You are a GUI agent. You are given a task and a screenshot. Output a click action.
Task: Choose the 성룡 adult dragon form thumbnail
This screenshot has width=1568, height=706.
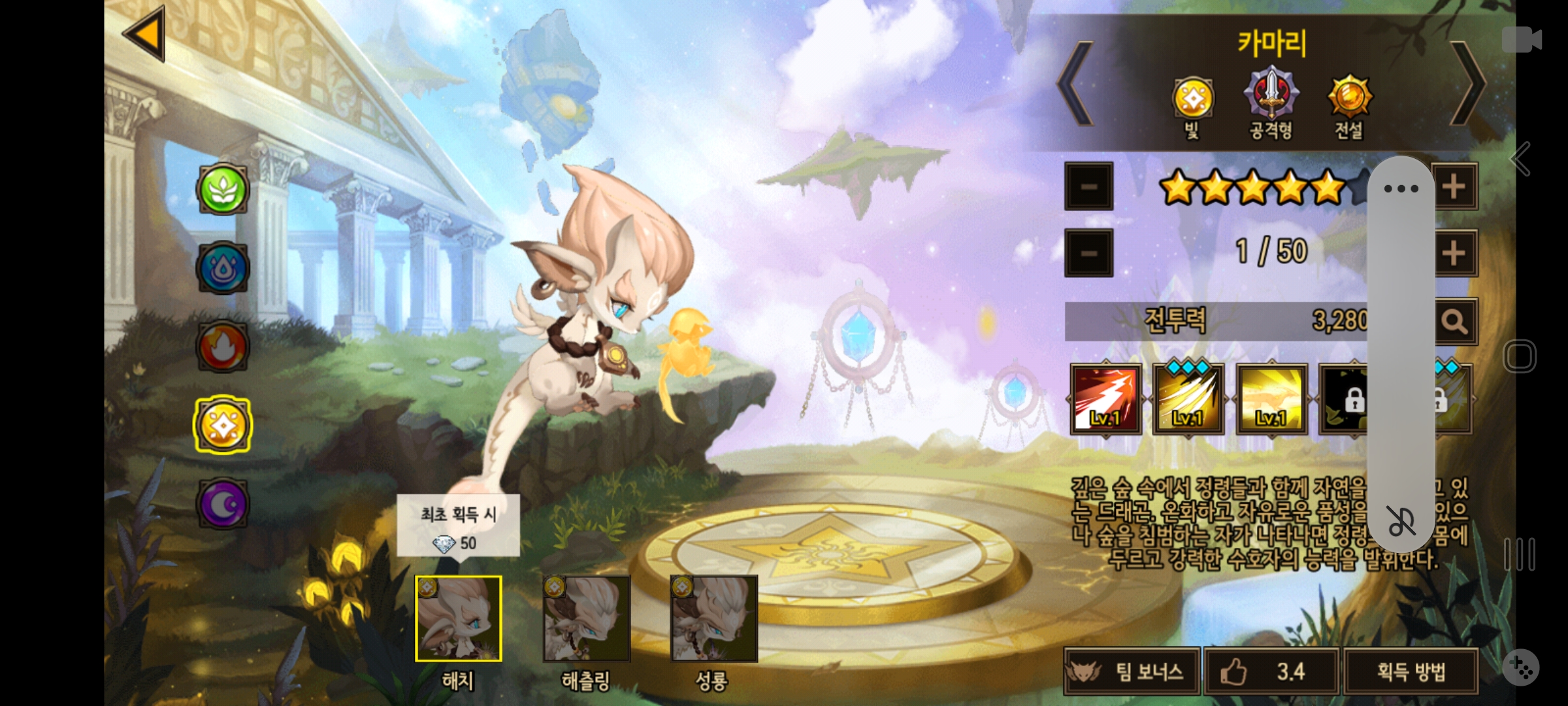pos(713,618)
